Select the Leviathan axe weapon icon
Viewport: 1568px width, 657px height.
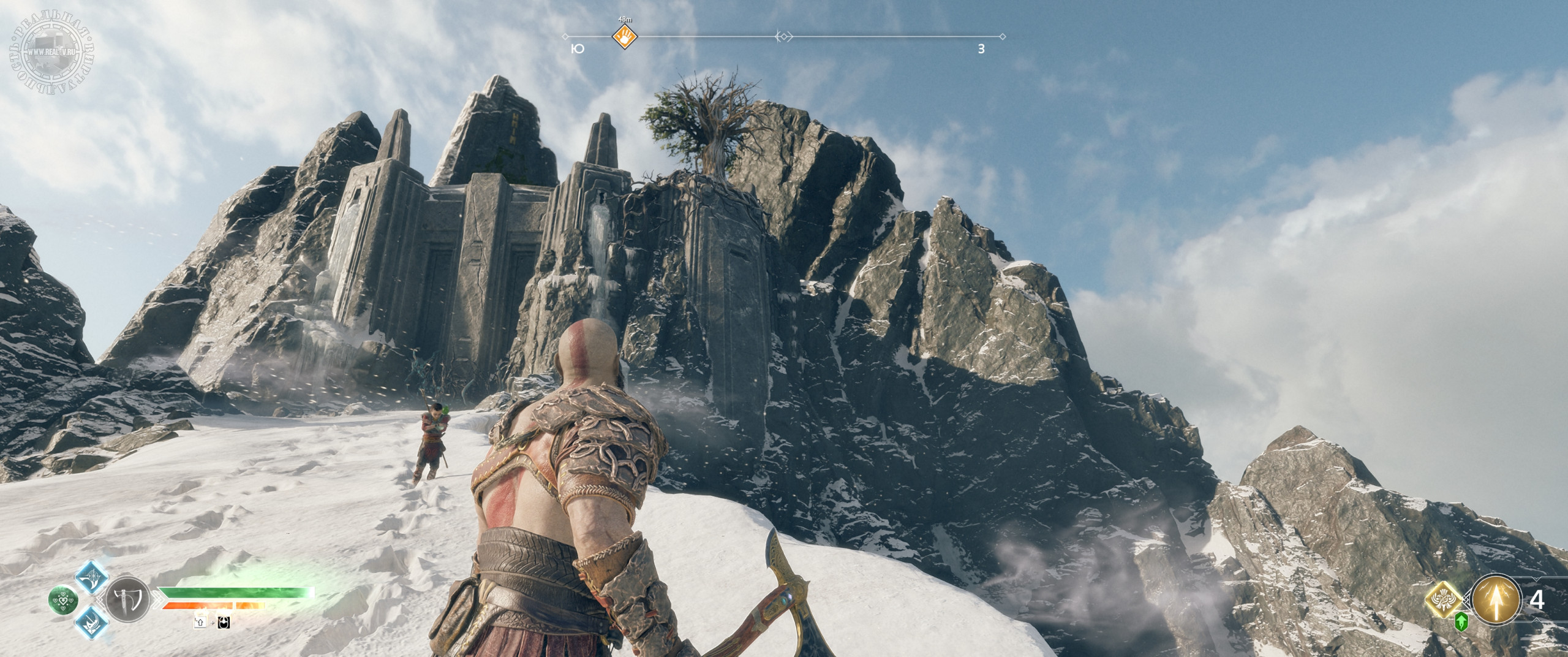coord(127,600)
